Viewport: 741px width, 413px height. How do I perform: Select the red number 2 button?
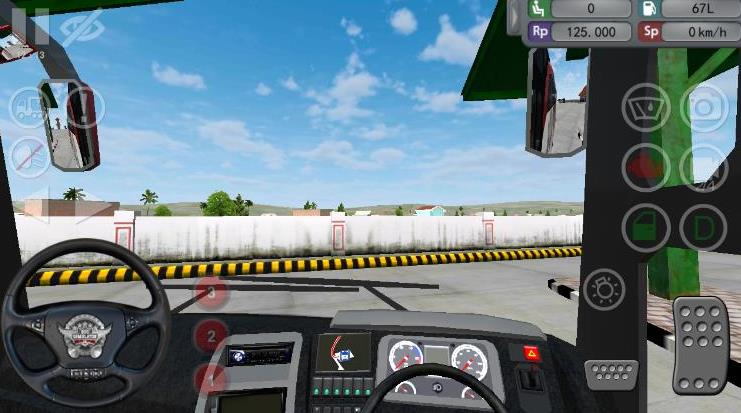(211, 335)
